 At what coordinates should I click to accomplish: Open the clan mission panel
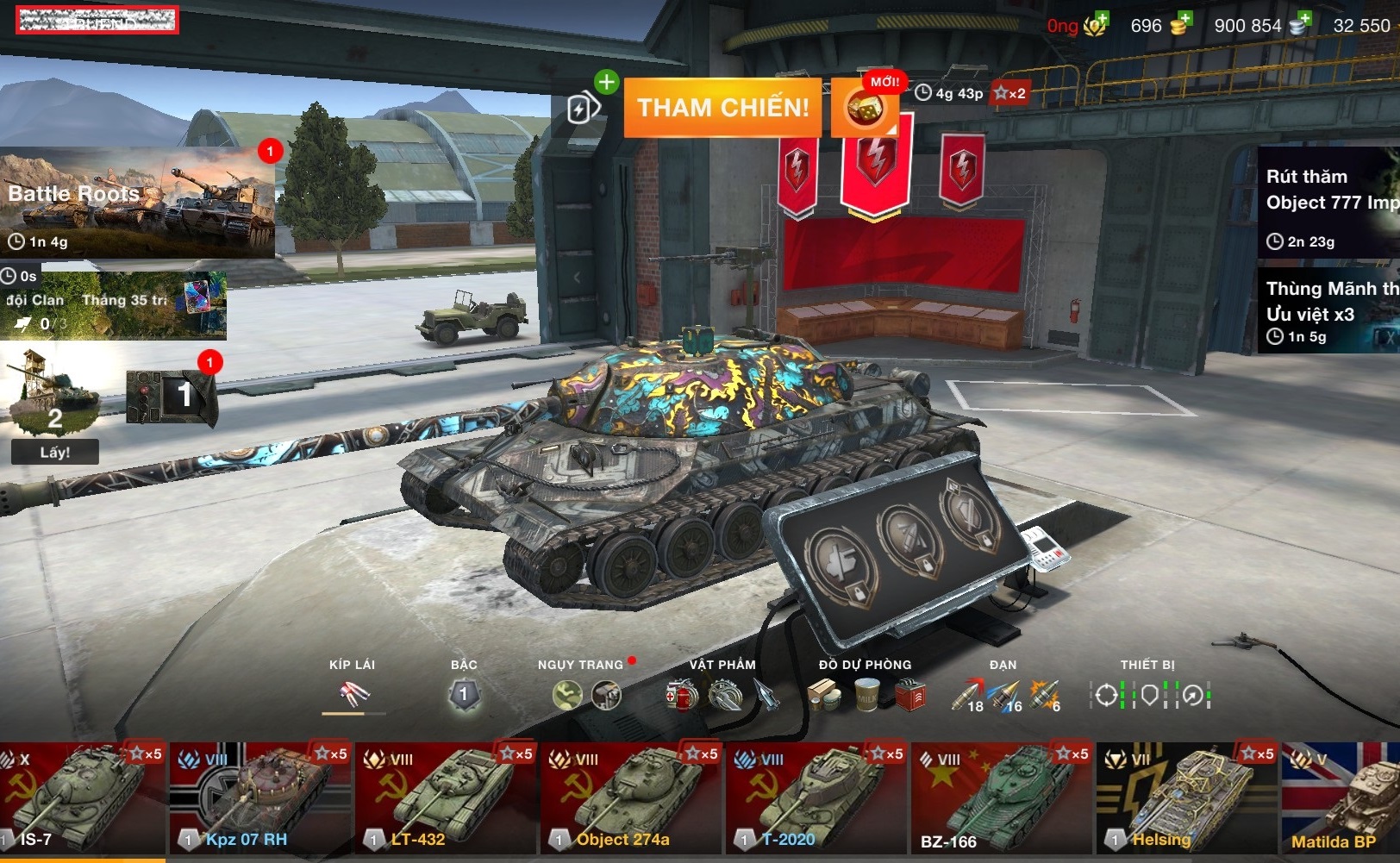point(114,306)
